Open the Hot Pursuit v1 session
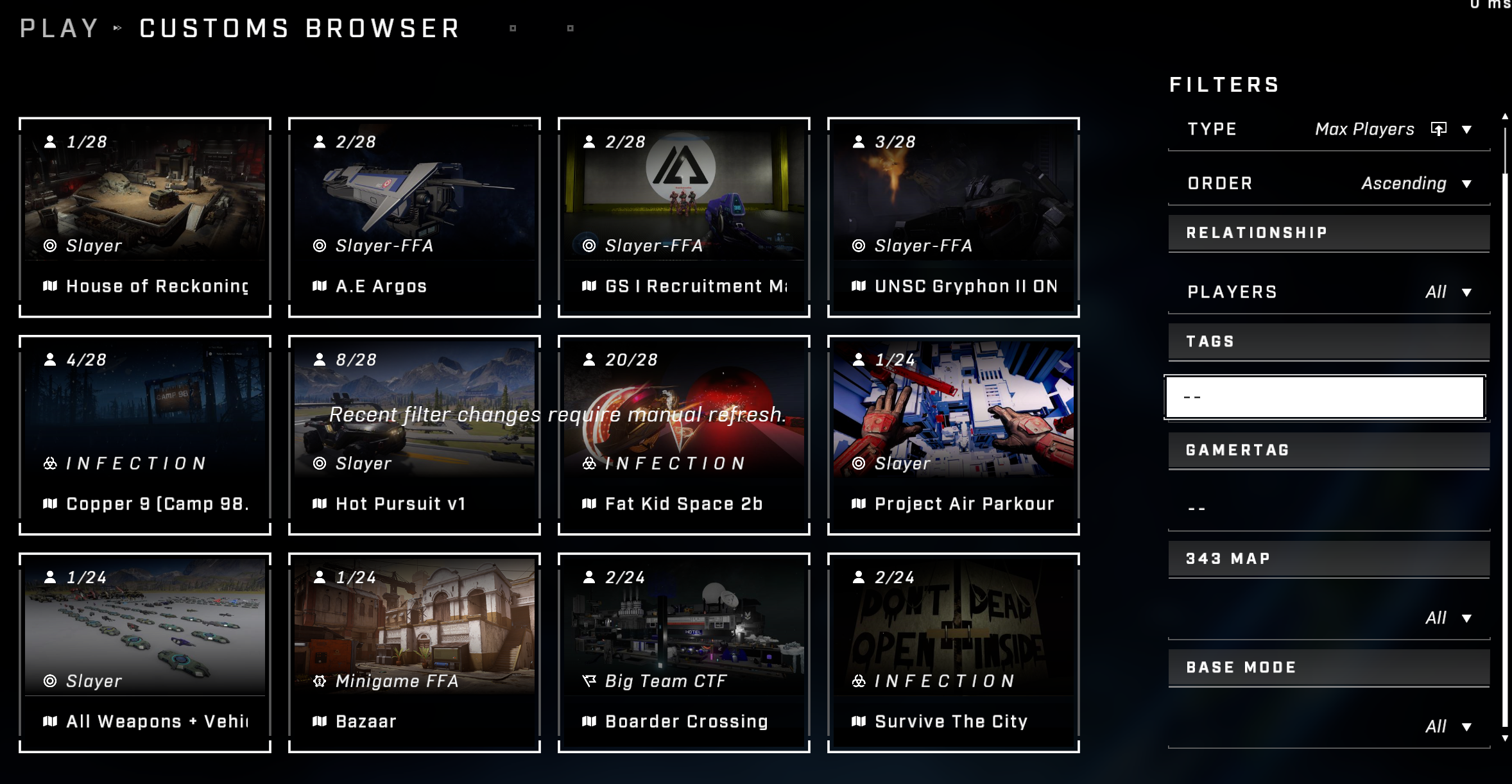The height and width of the screenshot is (784, 1512). click(x=415, y=435)
